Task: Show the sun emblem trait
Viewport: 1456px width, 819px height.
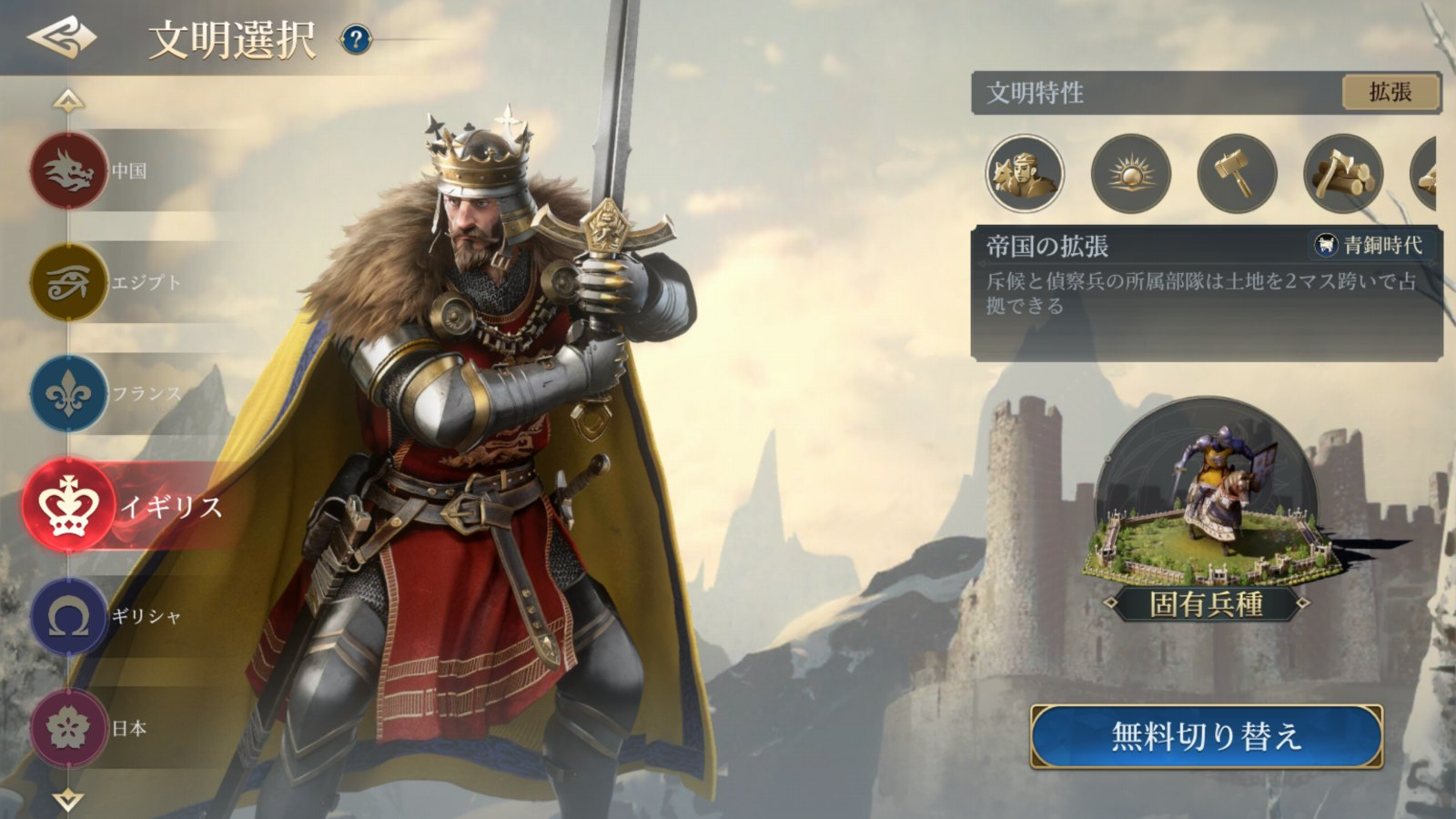Action: (x=1130, y=173)
